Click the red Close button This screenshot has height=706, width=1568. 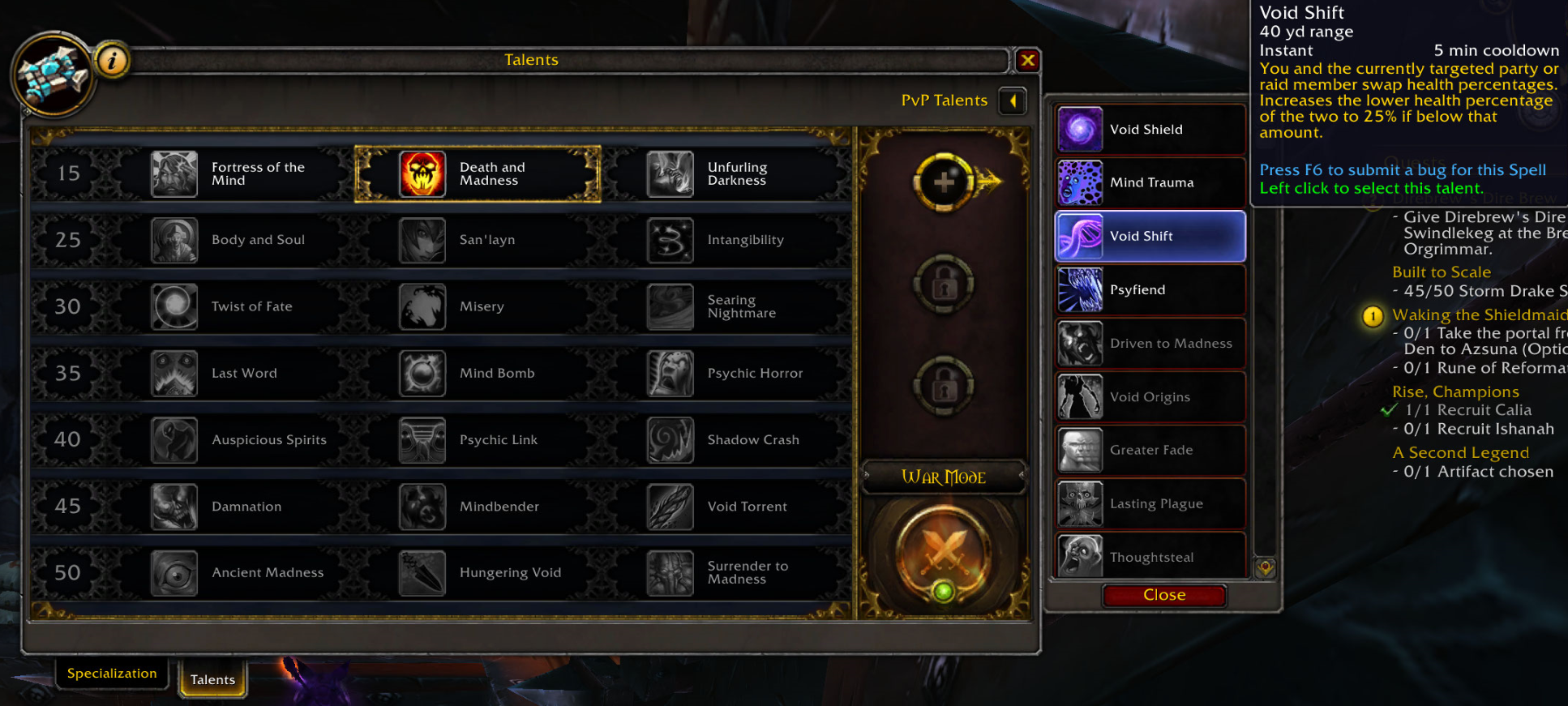[1163, 595]
